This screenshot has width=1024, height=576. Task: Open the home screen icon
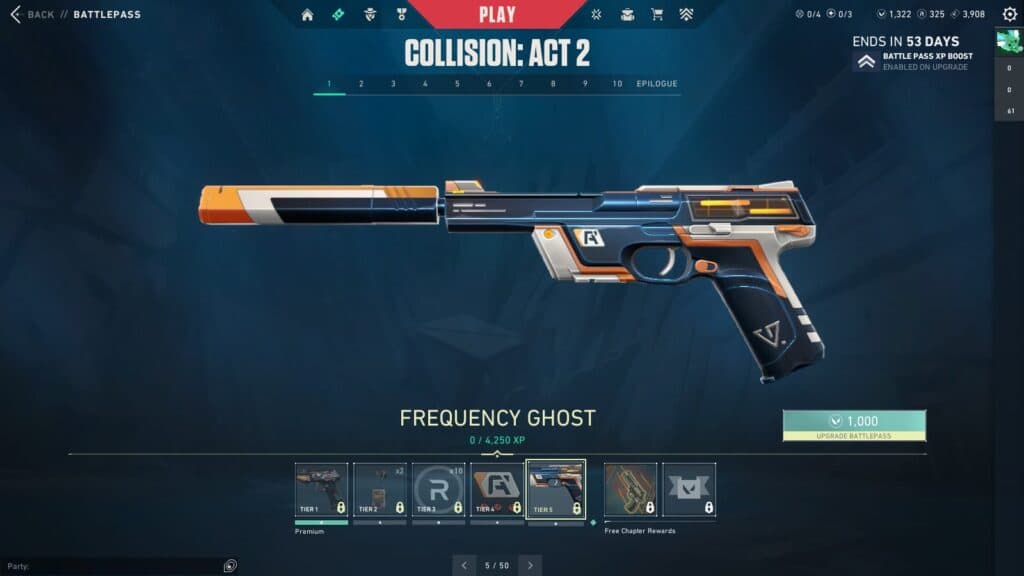307,15
